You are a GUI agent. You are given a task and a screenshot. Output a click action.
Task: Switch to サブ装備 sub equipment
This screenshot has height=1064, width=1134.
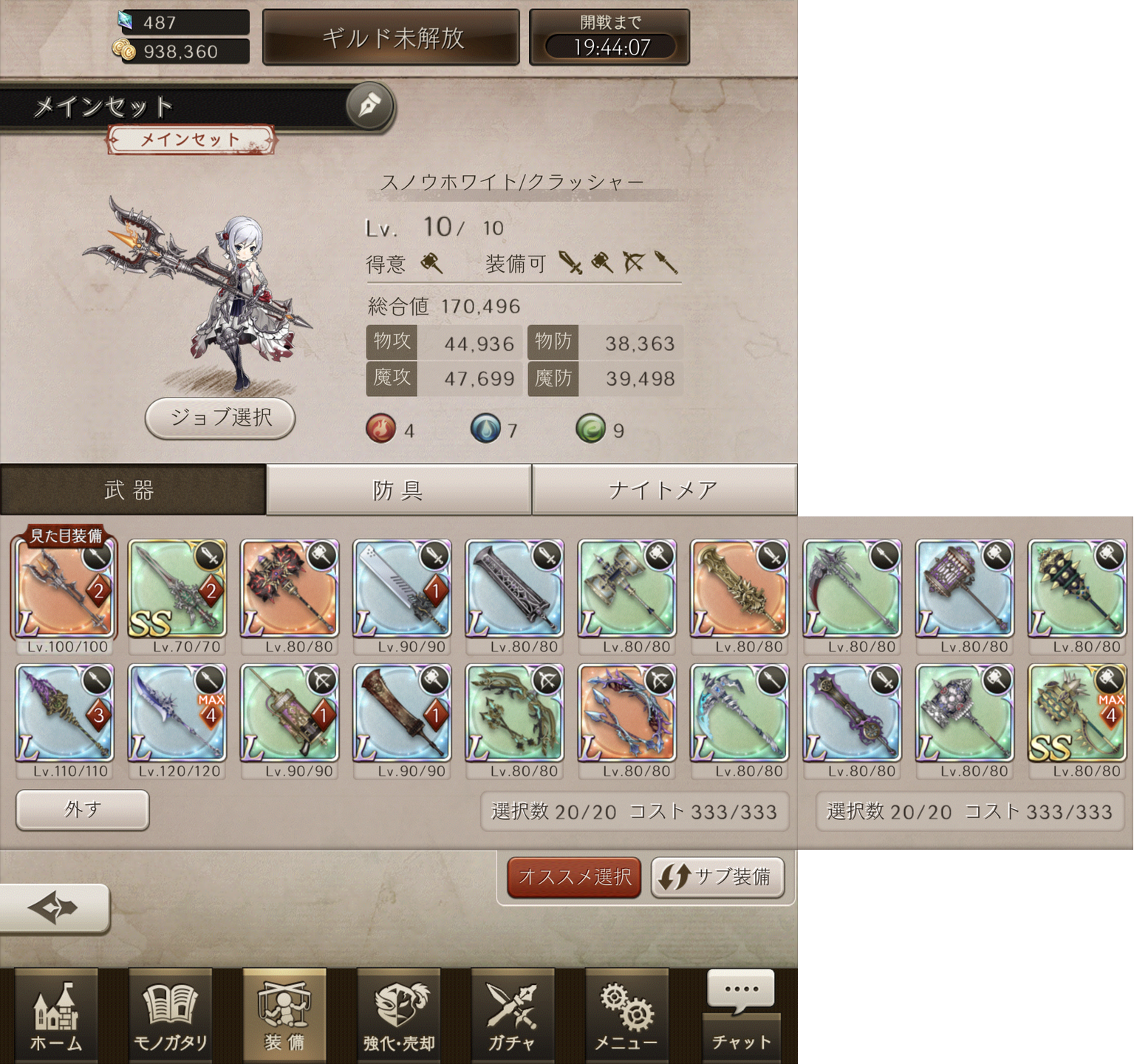point(717,877)
